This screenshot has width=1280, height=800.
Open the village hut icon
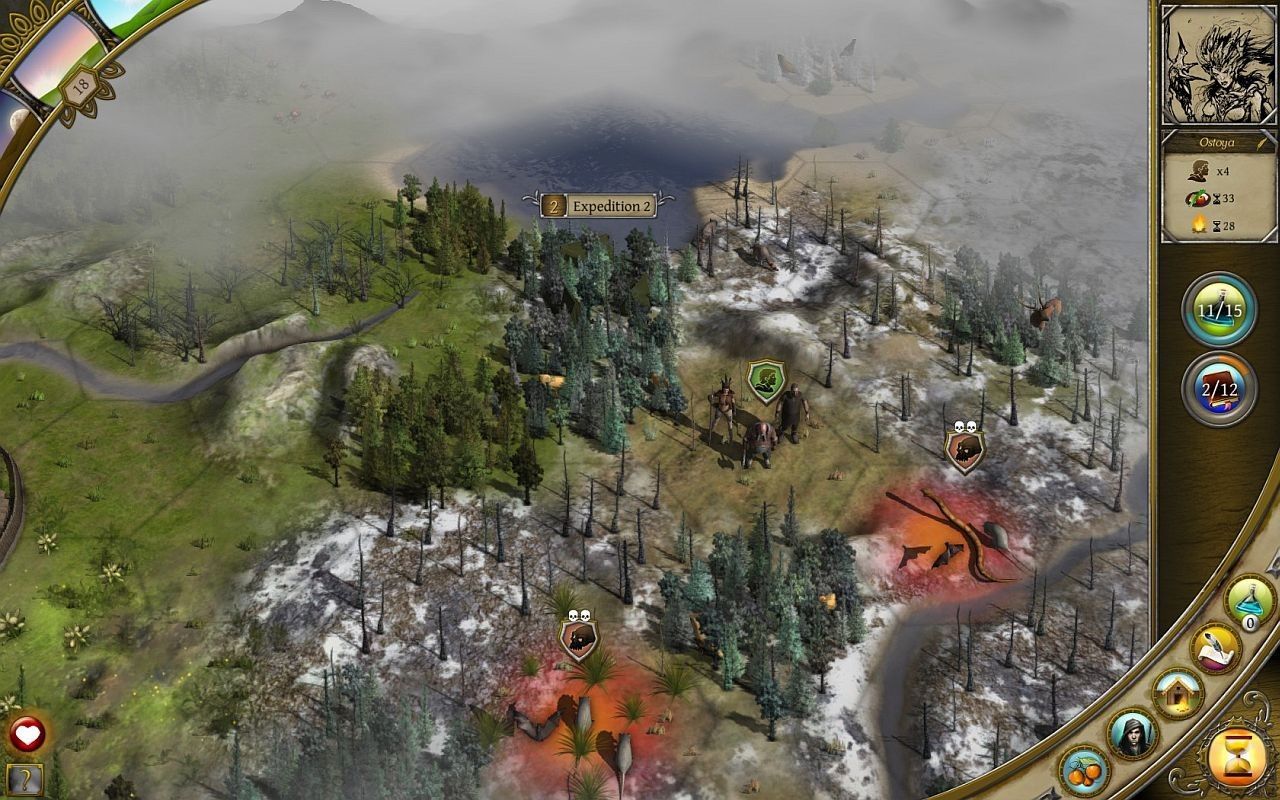(x=1177, y=692)
